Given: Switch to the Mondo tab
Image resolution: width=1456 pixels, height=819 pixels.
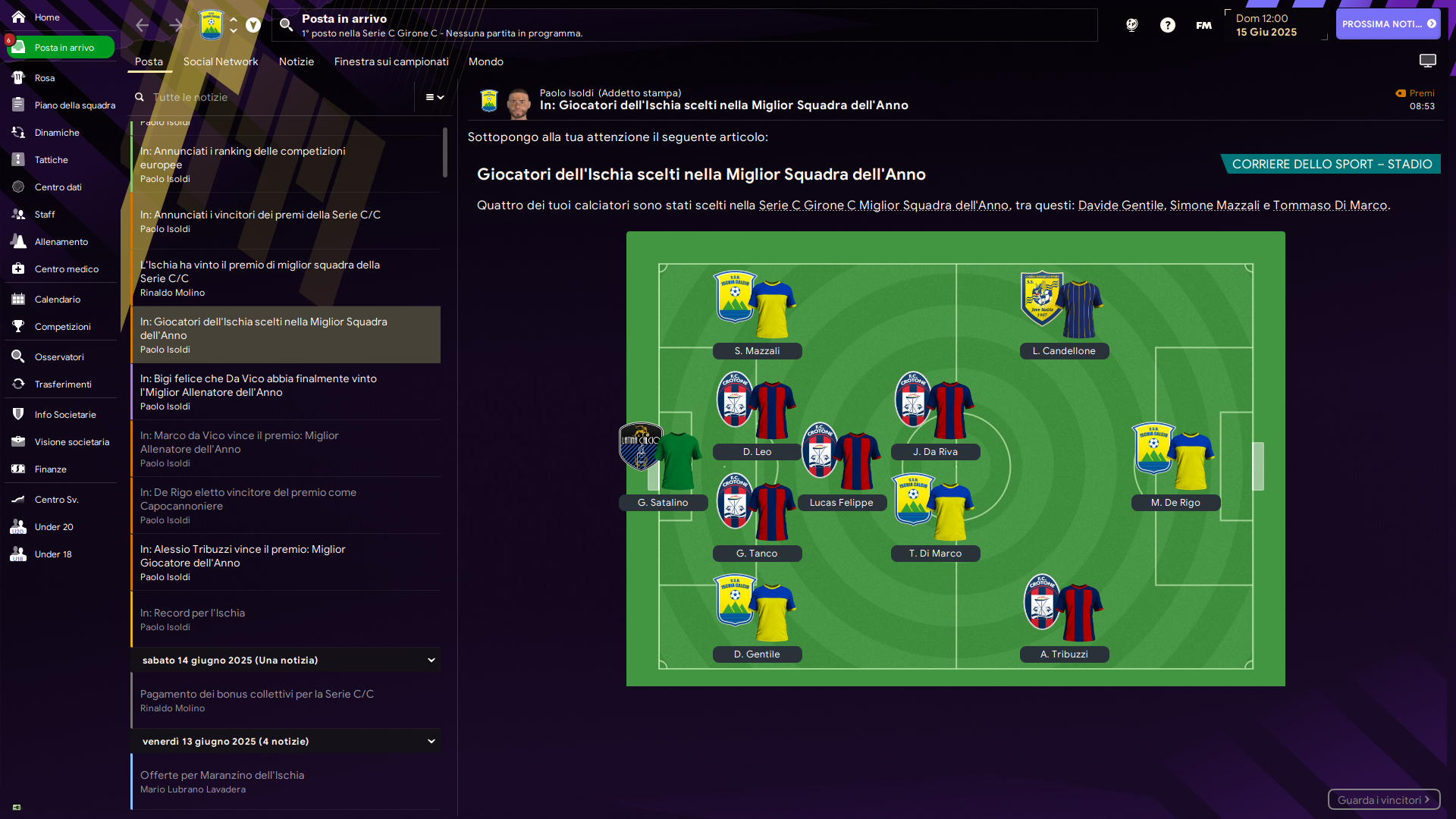Looking at the screenshot, I should (x=485, y=62).
